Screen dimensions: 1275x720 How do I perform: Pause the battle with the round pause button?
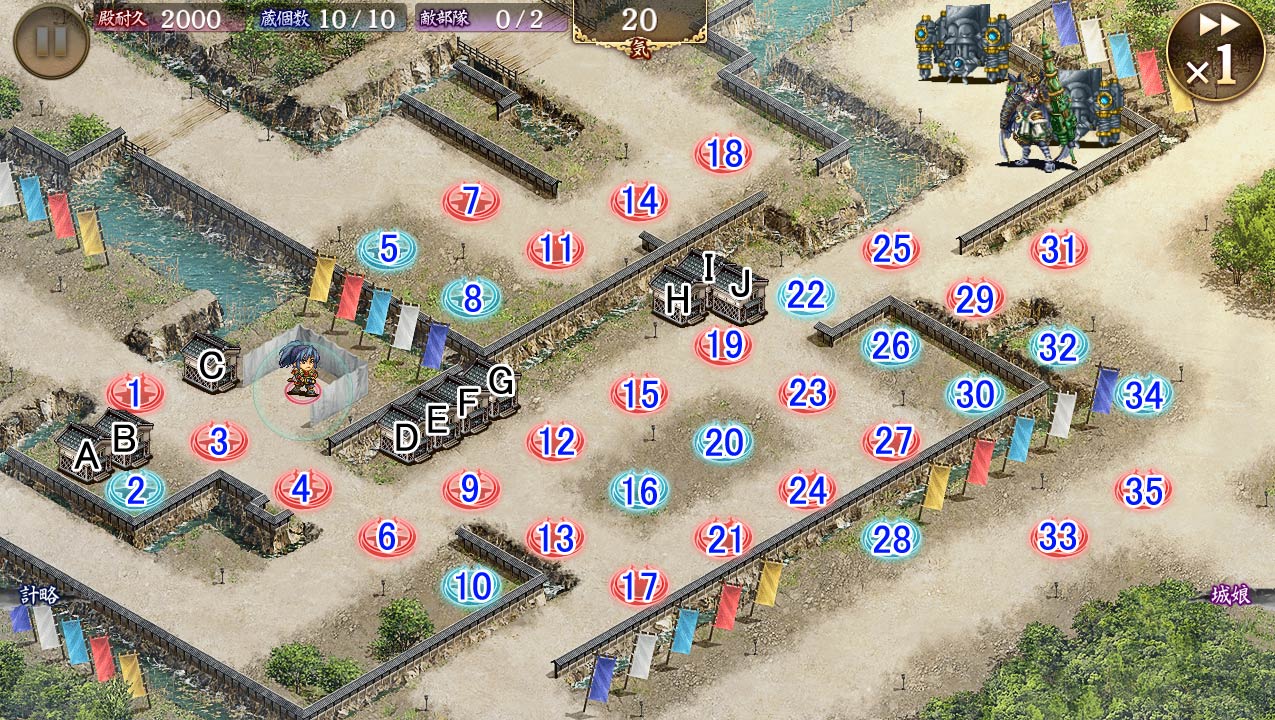click(x=51, y=41)
